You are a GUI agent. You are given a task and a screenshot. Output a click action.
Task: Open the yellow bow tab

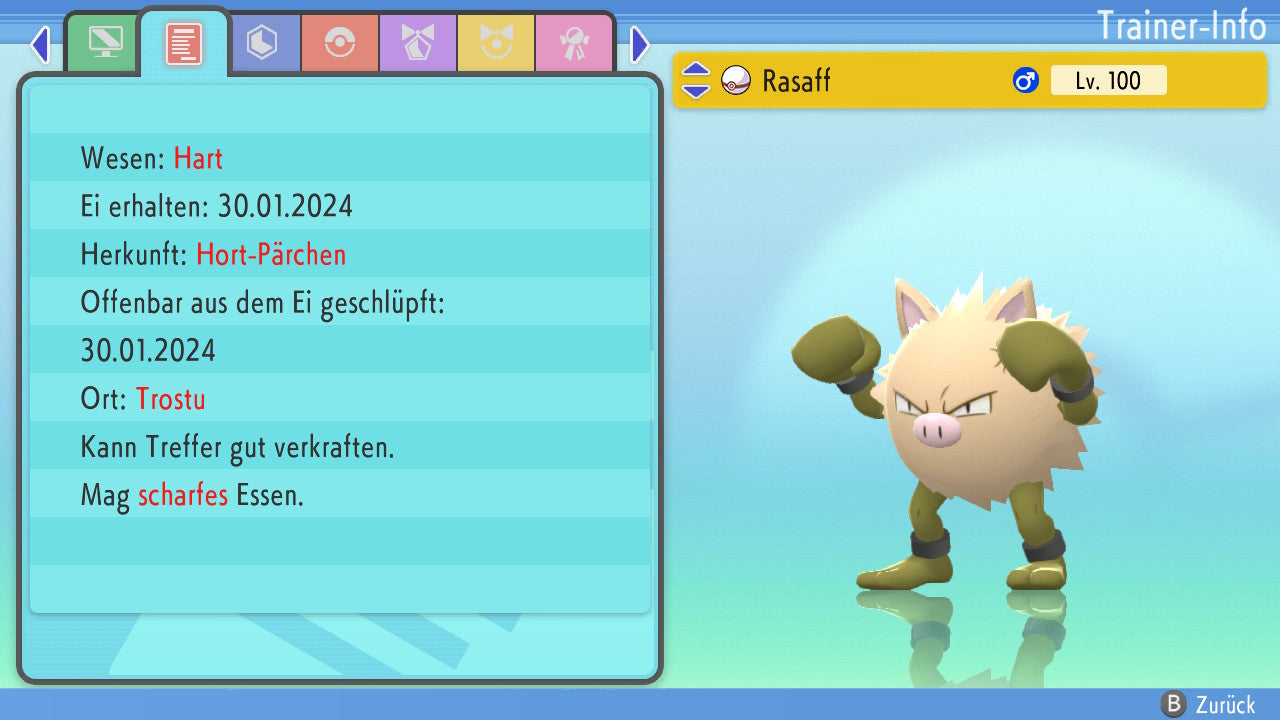tap(496, 43)
